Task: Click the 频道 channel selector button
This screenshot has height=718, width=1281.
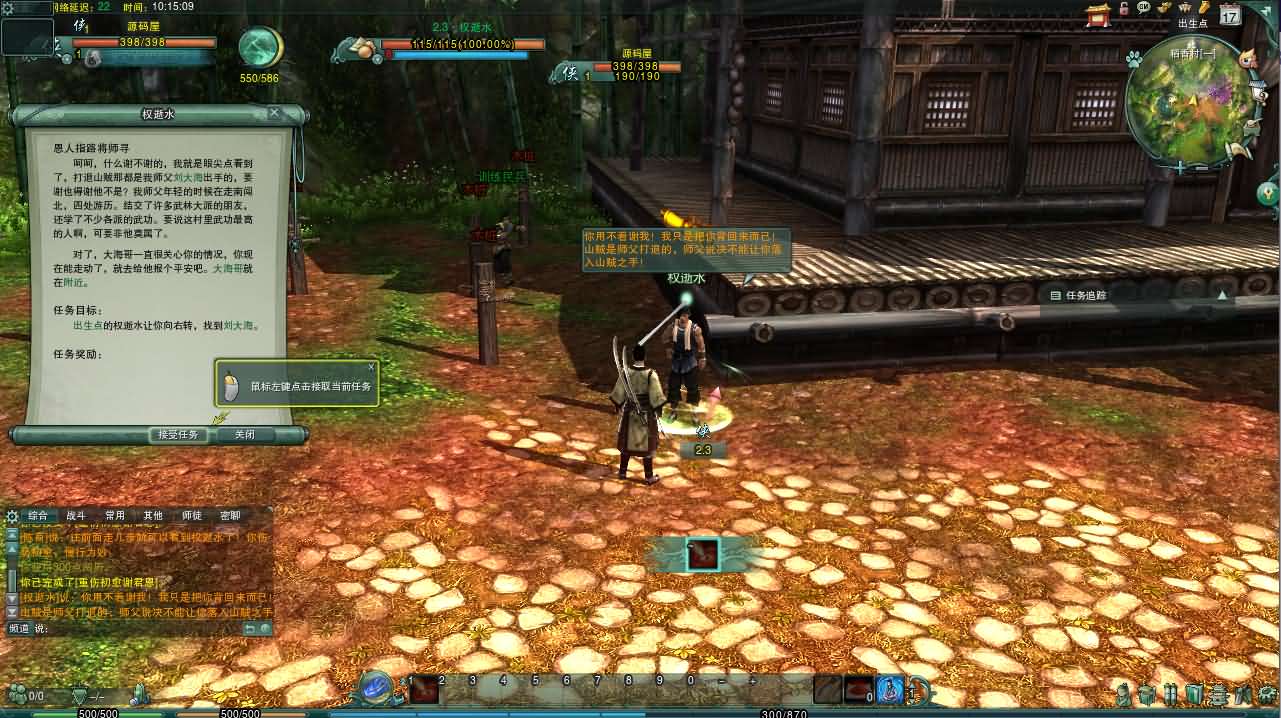Action: click(x=19, y=628)
